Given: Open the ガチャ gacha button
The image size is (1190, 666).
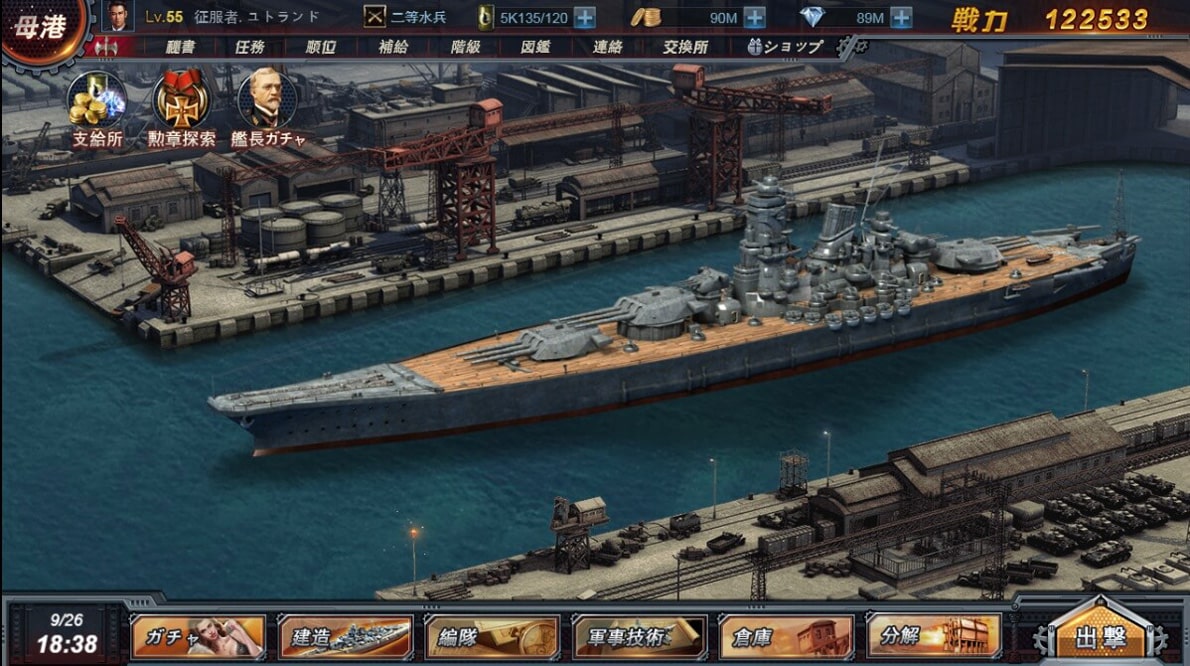Looking at the screenshot, I should [x=198, y=637].
